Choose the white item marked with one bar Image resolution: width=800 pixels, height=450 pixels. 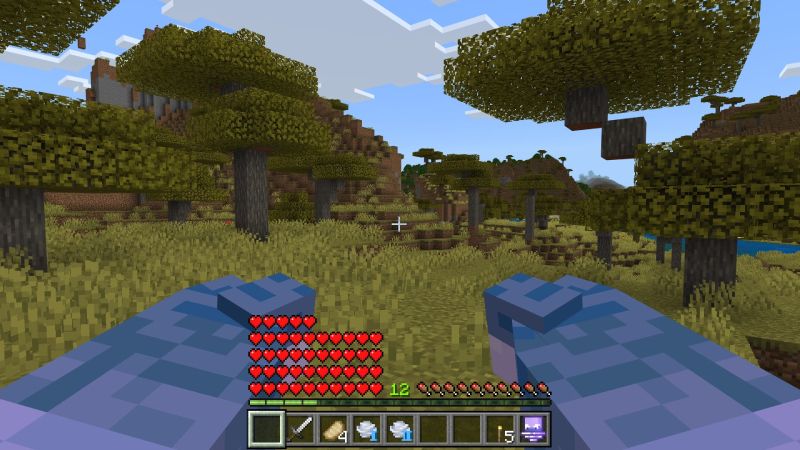click(x=367, y=429)
